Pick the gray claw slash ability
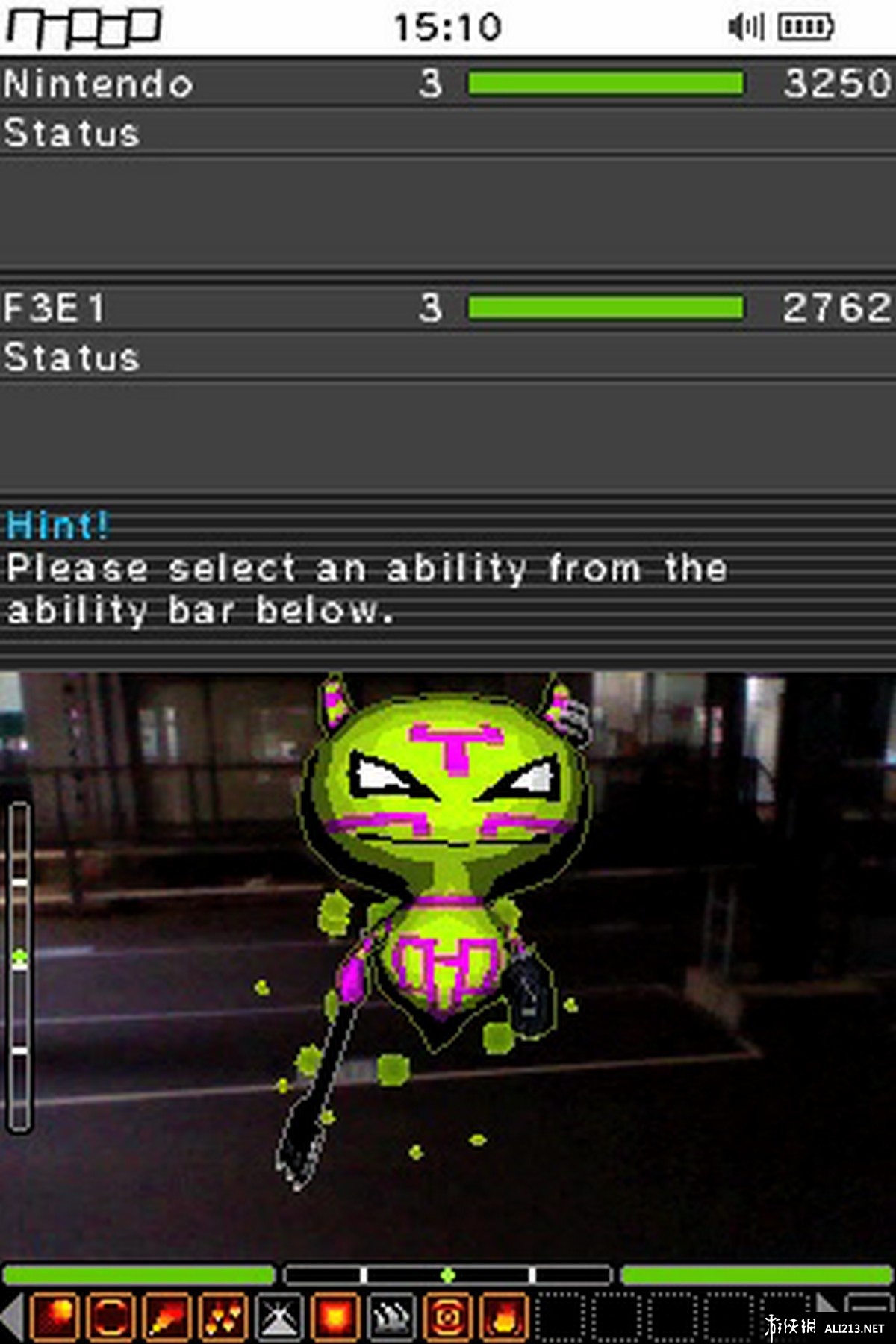The width and height of the screenshot is (896, 1344). point(391,1316)
